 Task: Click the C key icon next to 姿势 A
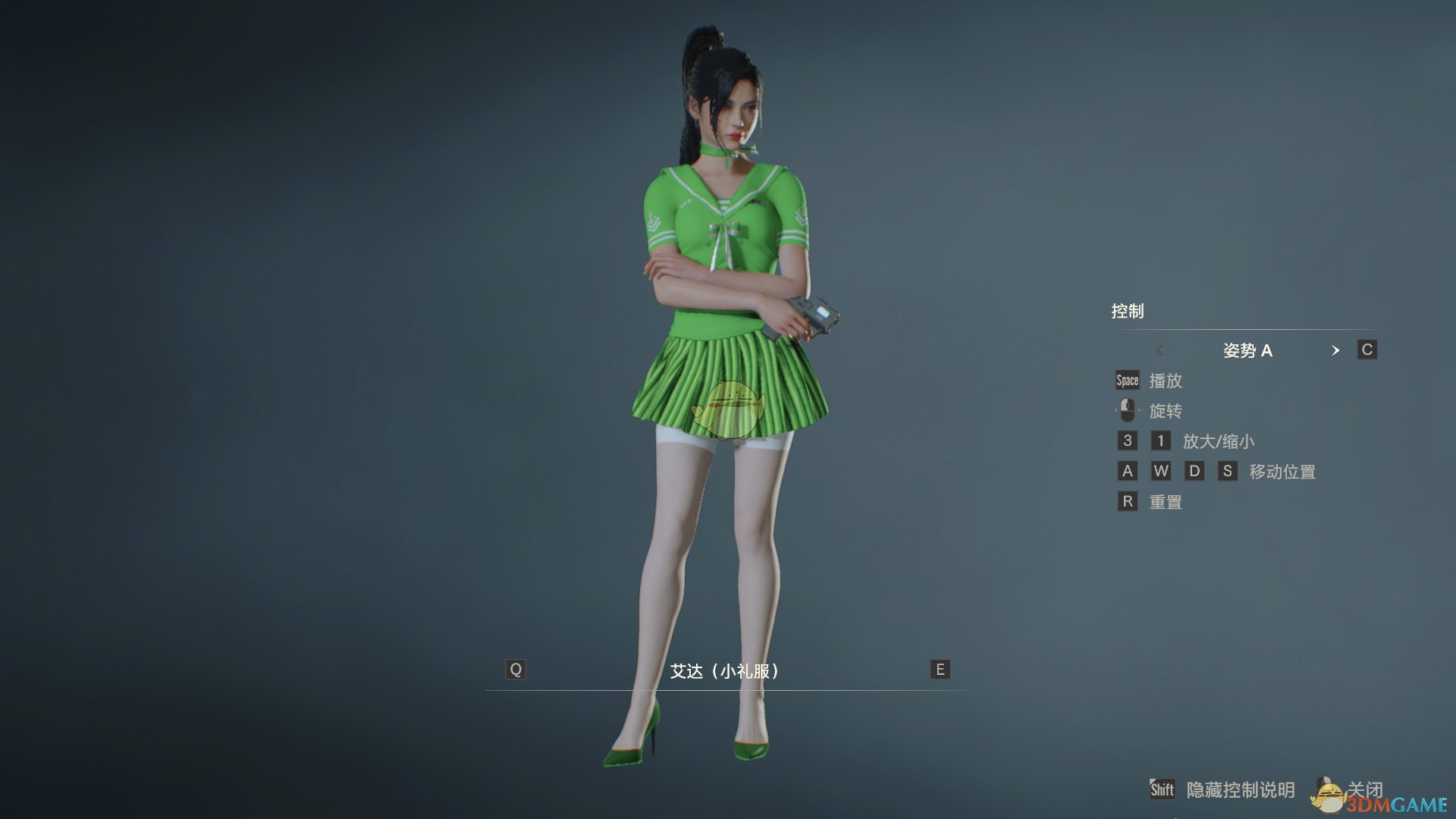[x=1367, y=350]
